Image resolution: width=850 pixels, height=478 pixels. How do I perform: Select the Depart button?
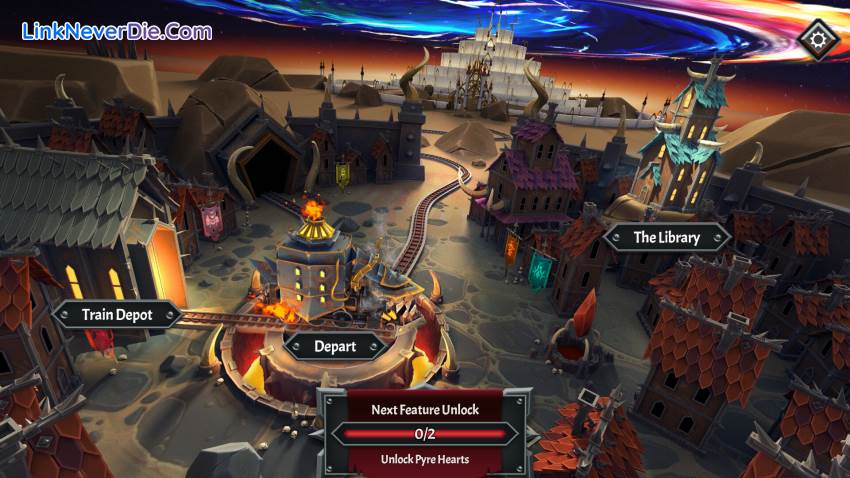336,346
